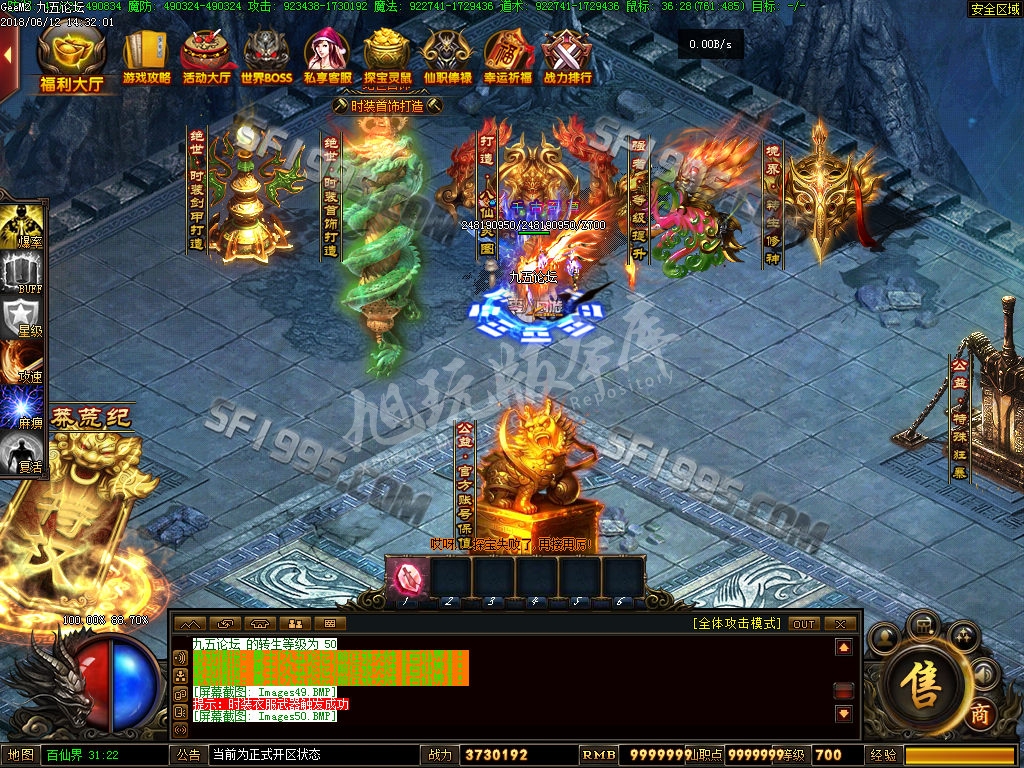The height and width of the screenshot is (768, 1024).
Task: Open the 地图 map button
Action: pyautogui.click(x=21, y=755)
